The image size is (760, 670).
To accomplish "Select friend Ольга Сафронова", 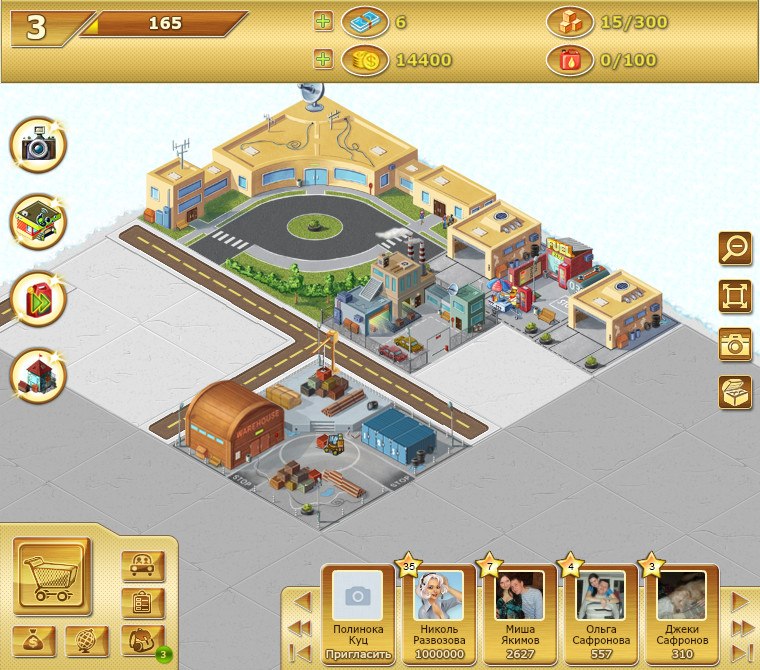I will click(601, 610).
